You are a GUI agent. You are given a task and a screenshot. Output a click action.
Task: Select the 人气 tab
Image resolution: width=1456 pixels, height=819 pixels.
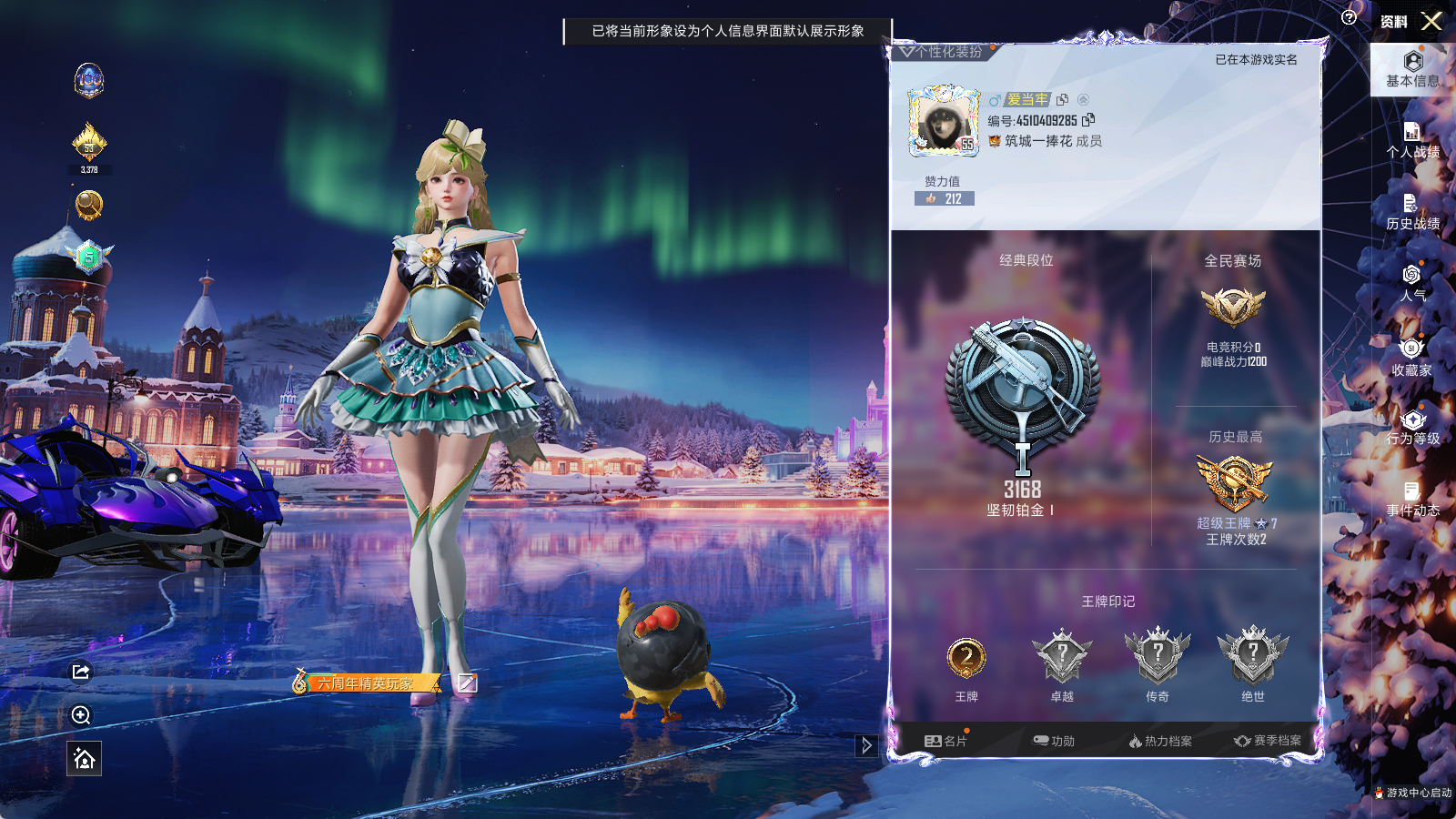[1412, 283]
